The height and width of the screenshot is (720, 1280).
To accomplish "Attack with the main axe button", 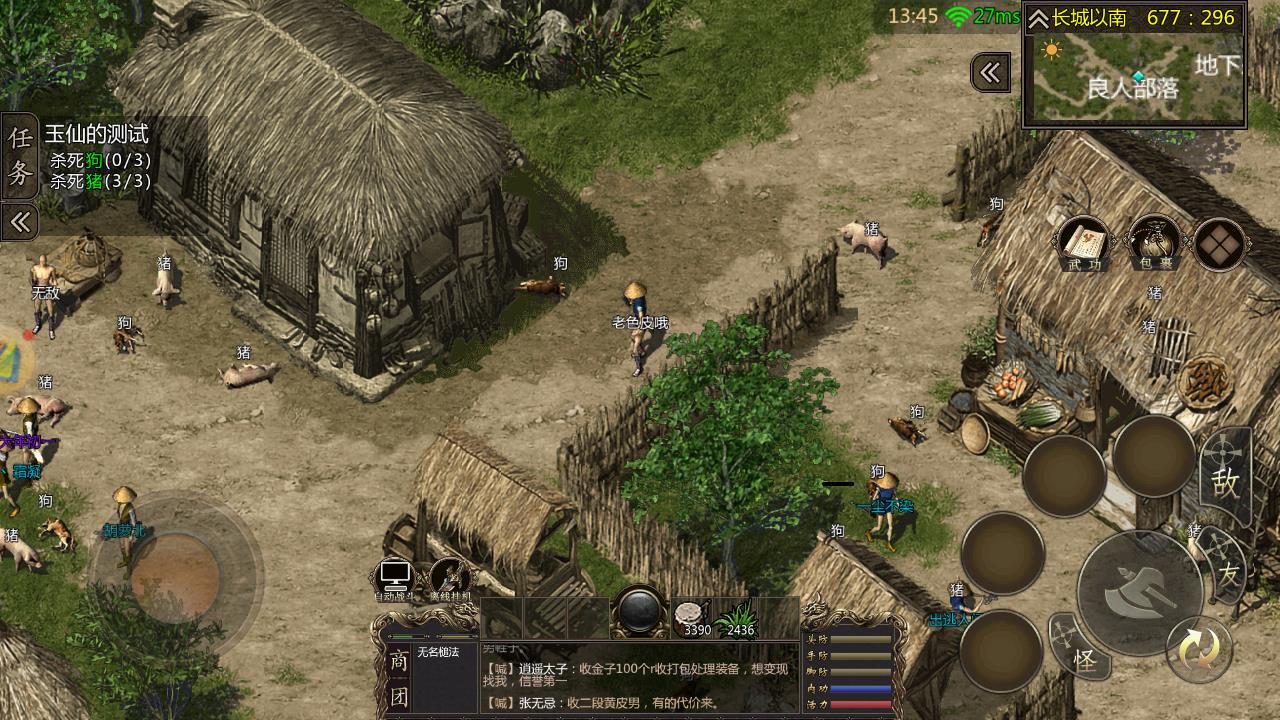I will pyautogui.click(x=1139, y=593).
